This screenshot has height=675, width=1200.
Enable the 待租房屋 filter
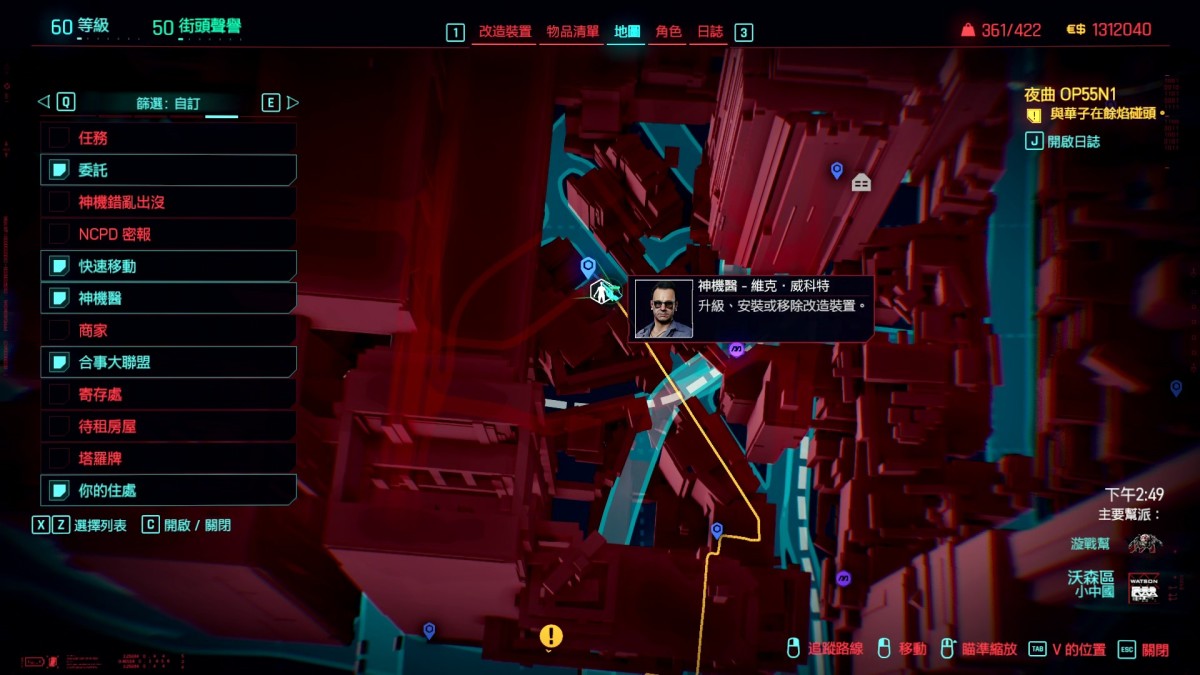pyautogui.click(x=168, y=426)
